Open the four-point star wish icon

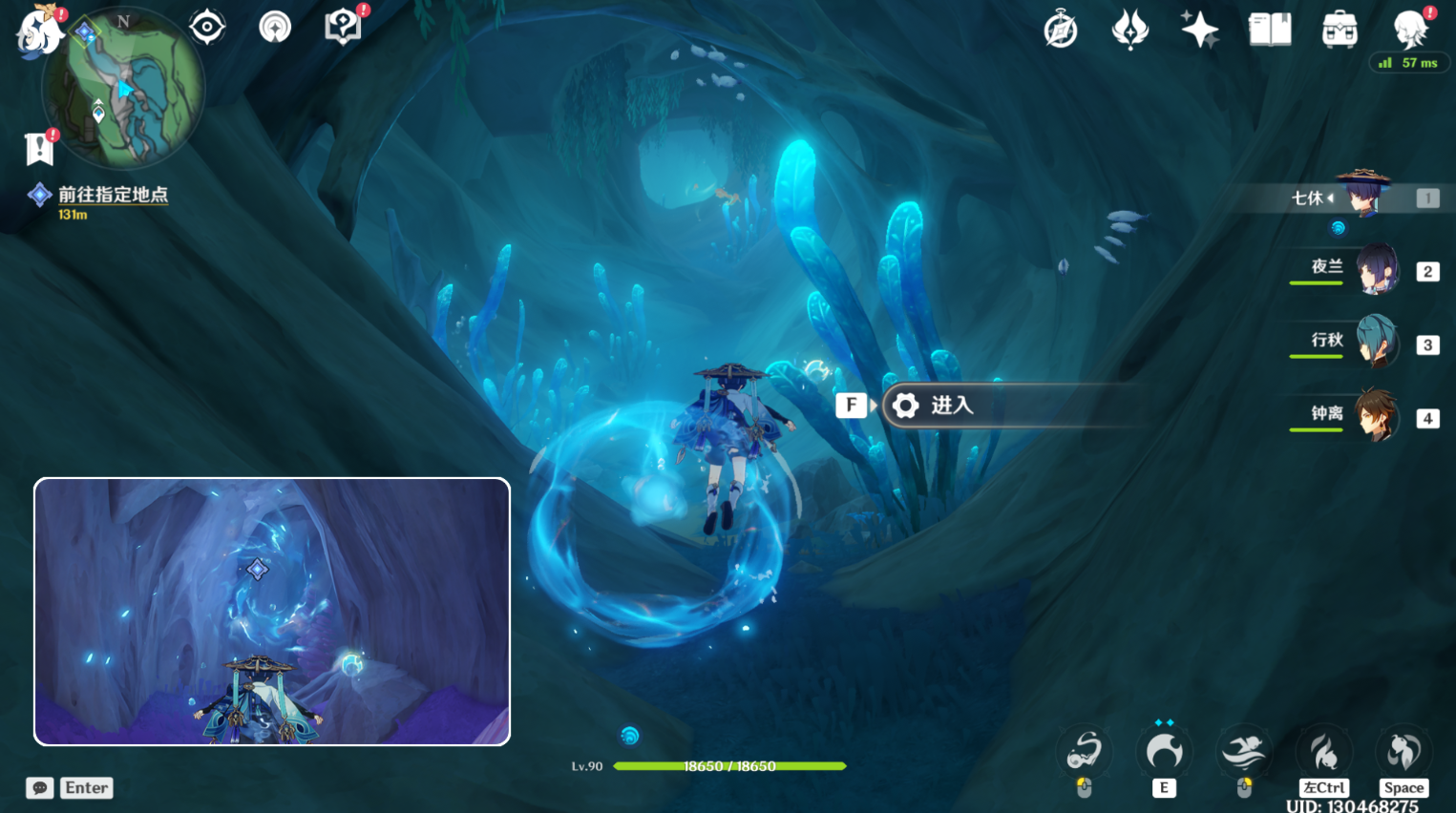coord(1199,30)
